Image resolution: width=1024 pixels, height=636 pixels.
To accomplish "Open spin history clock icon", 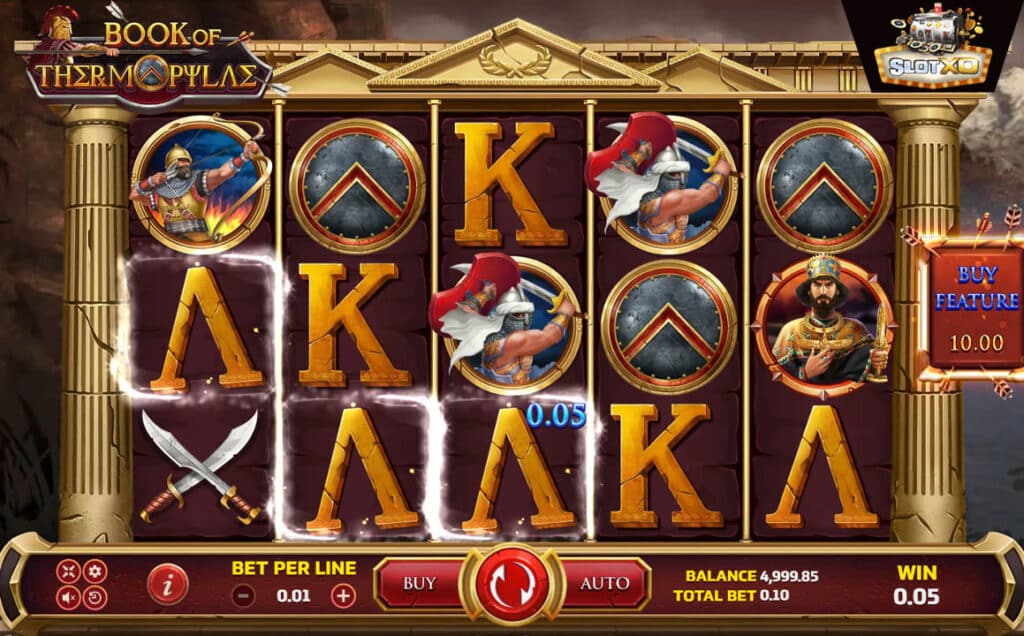I will tap(95, 598).
